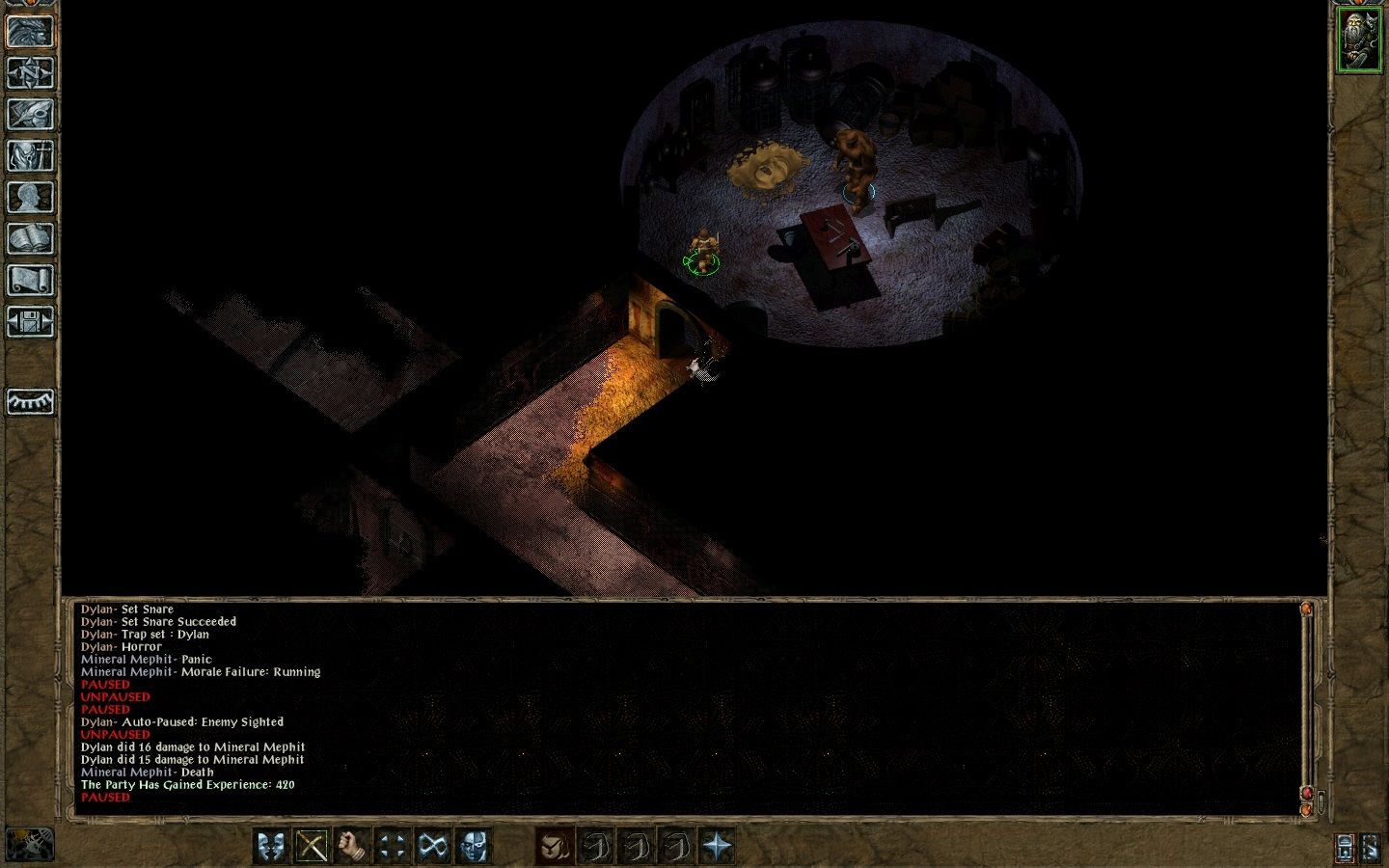Choose the twin masks talk action
This screenshot has height=868, width=1389.
271,847
